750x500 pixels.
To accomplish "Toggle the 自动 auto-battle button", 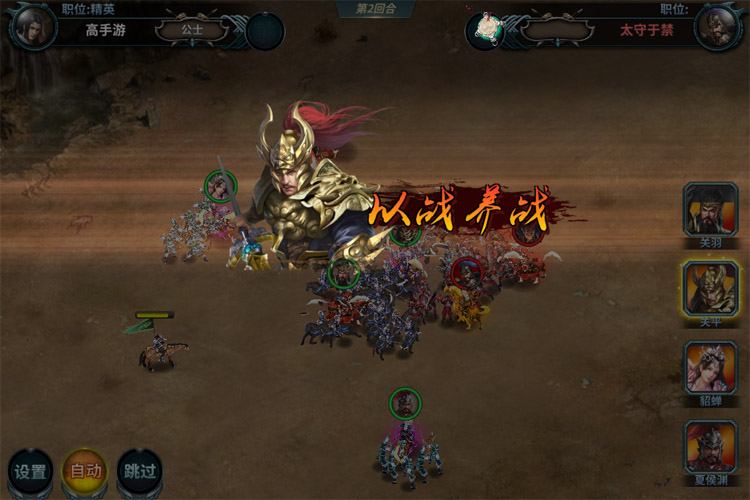I will pyautogui.click(x=84, y=472).
